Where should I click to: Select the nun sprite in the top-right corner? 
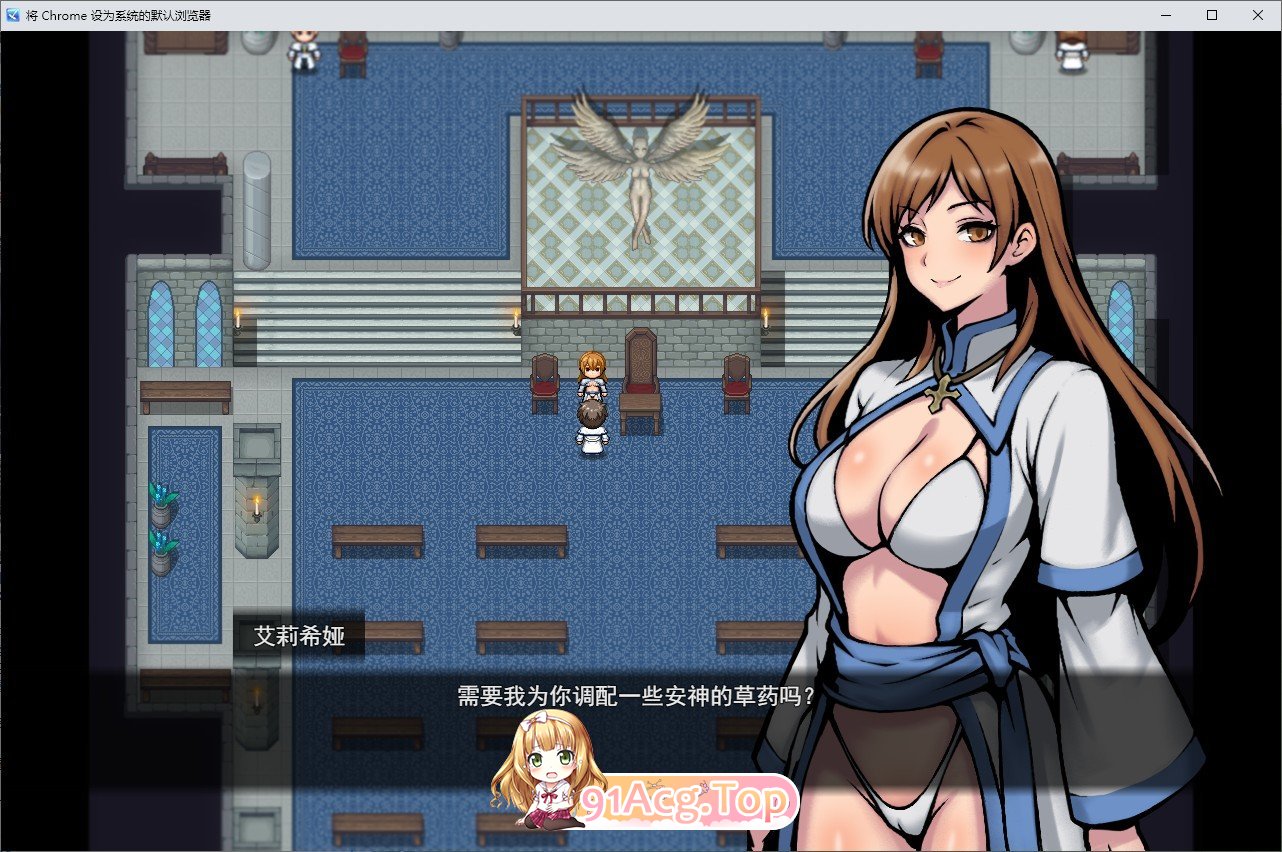(1072, 55)
